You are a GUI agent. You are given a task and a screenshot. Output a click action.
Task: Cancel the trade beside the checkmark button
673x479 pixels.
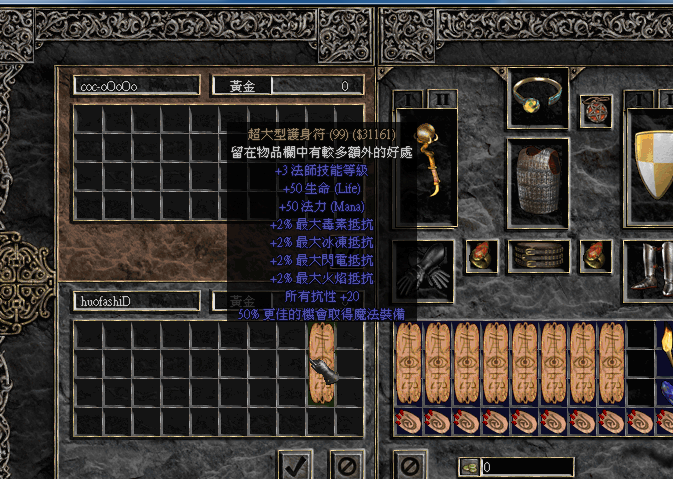(x=346, y=465)
